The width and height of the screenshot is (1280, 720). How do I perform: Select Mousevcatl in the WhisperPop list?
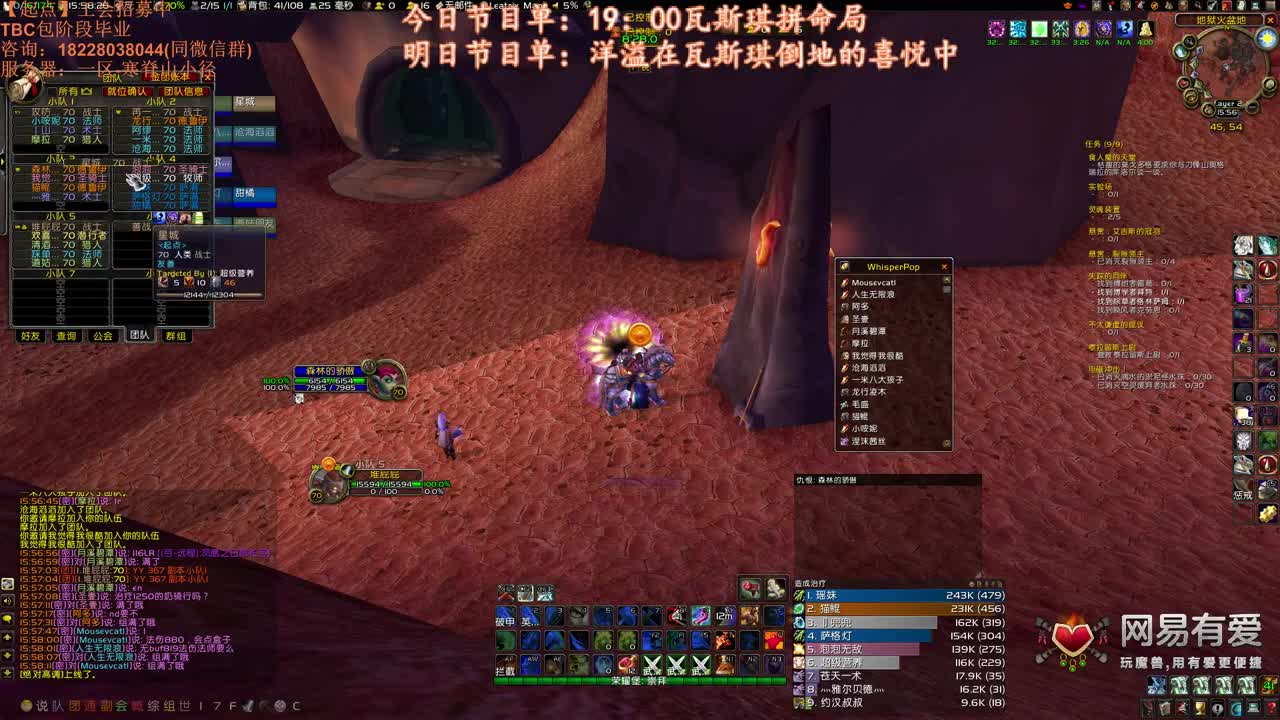(873, 283)
